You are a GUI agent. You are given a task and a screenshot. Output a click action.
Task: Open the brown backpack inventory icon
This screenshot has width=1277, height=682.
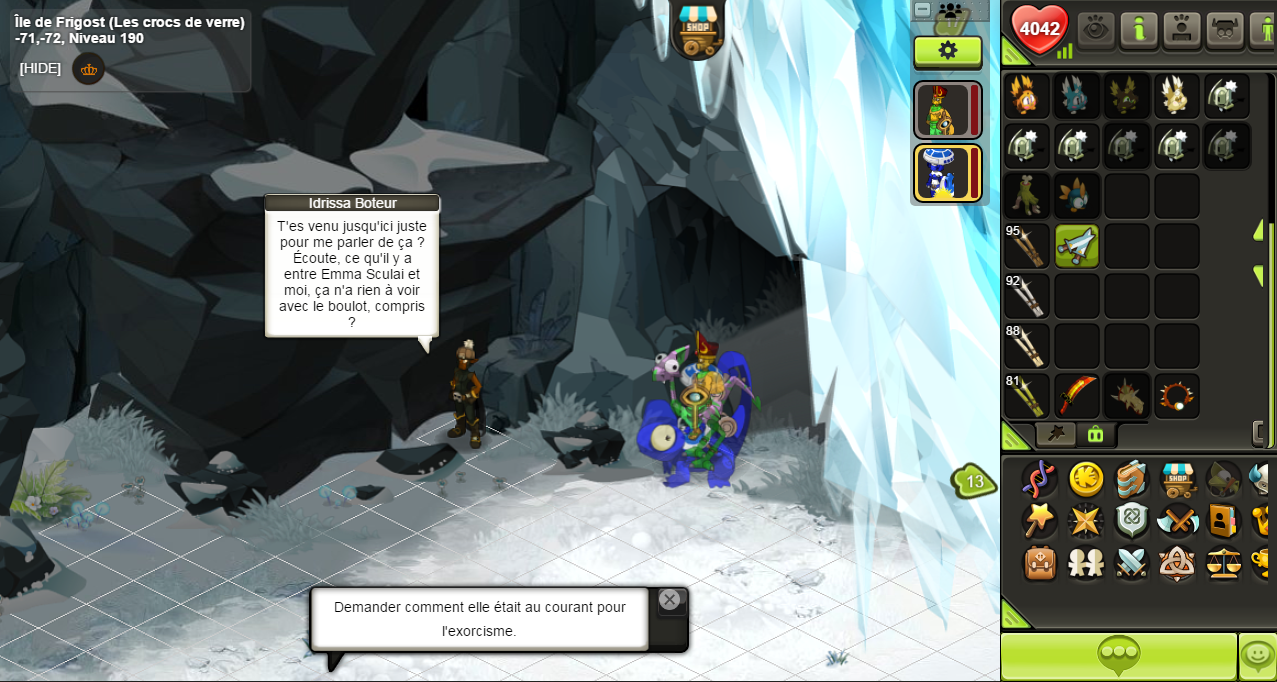click(1040, 563)
